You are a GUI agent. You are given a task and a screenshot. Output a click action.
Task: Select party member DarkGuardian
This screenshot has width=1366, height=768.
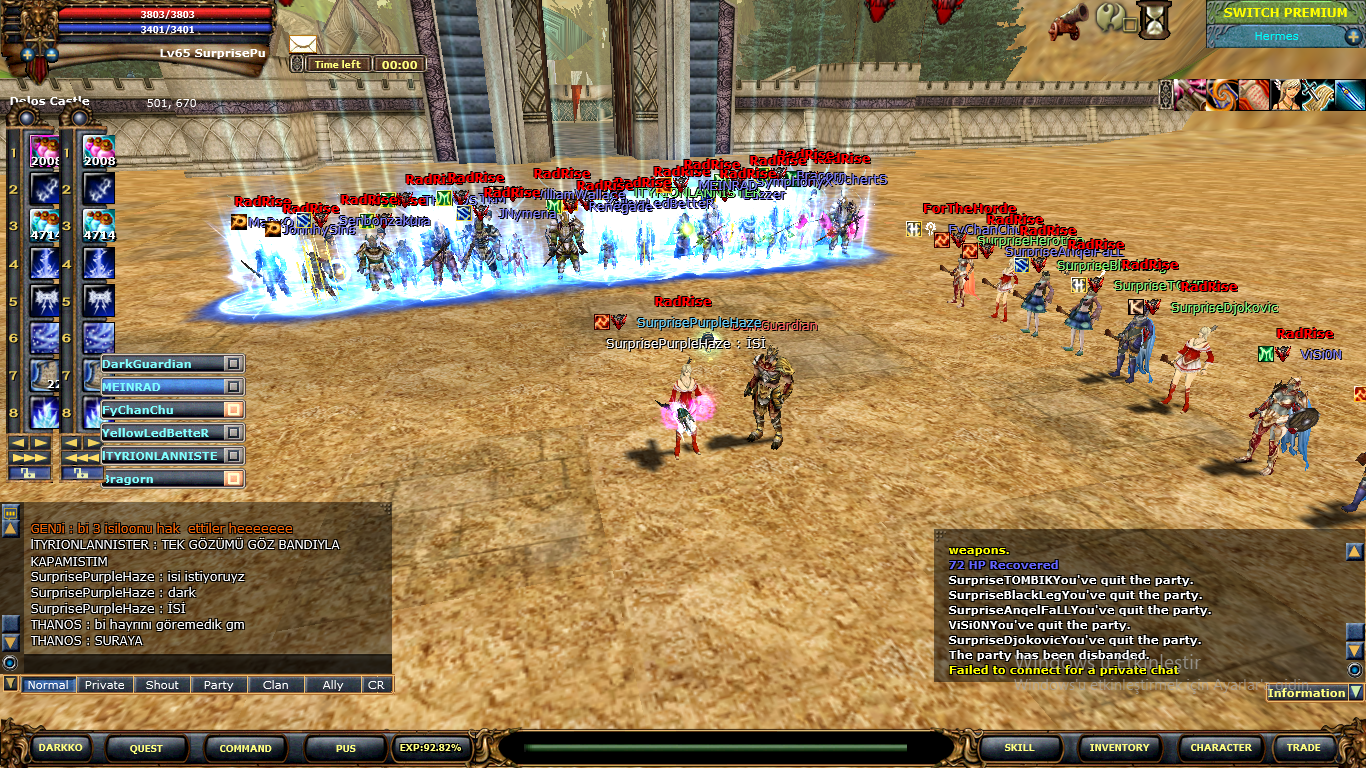click(160, 364)
